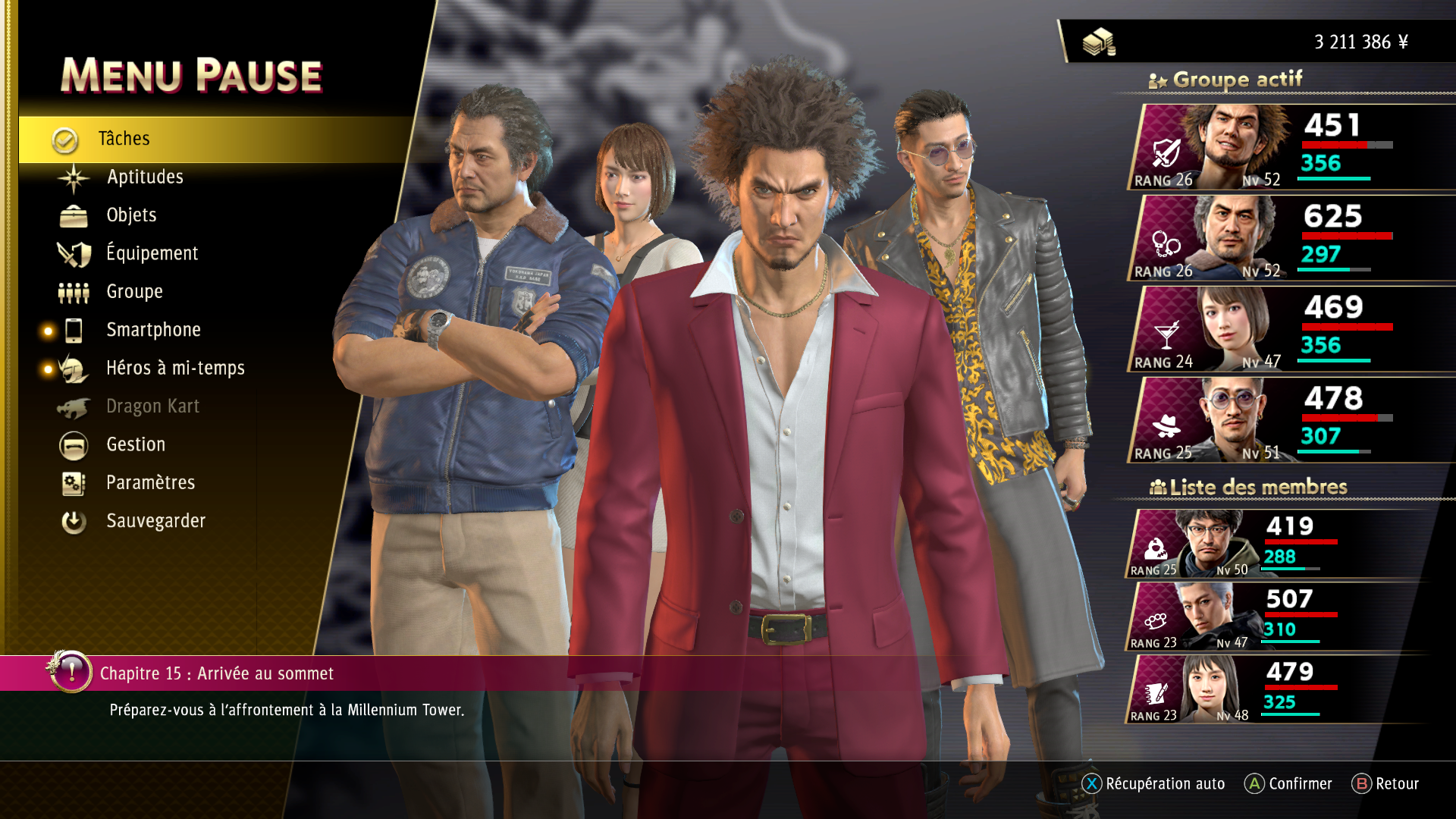Screen dimensions: 1456x819
Task: Choose Sauvegarder to save the game
Action: pyautogui.click(x=155, y=521)
